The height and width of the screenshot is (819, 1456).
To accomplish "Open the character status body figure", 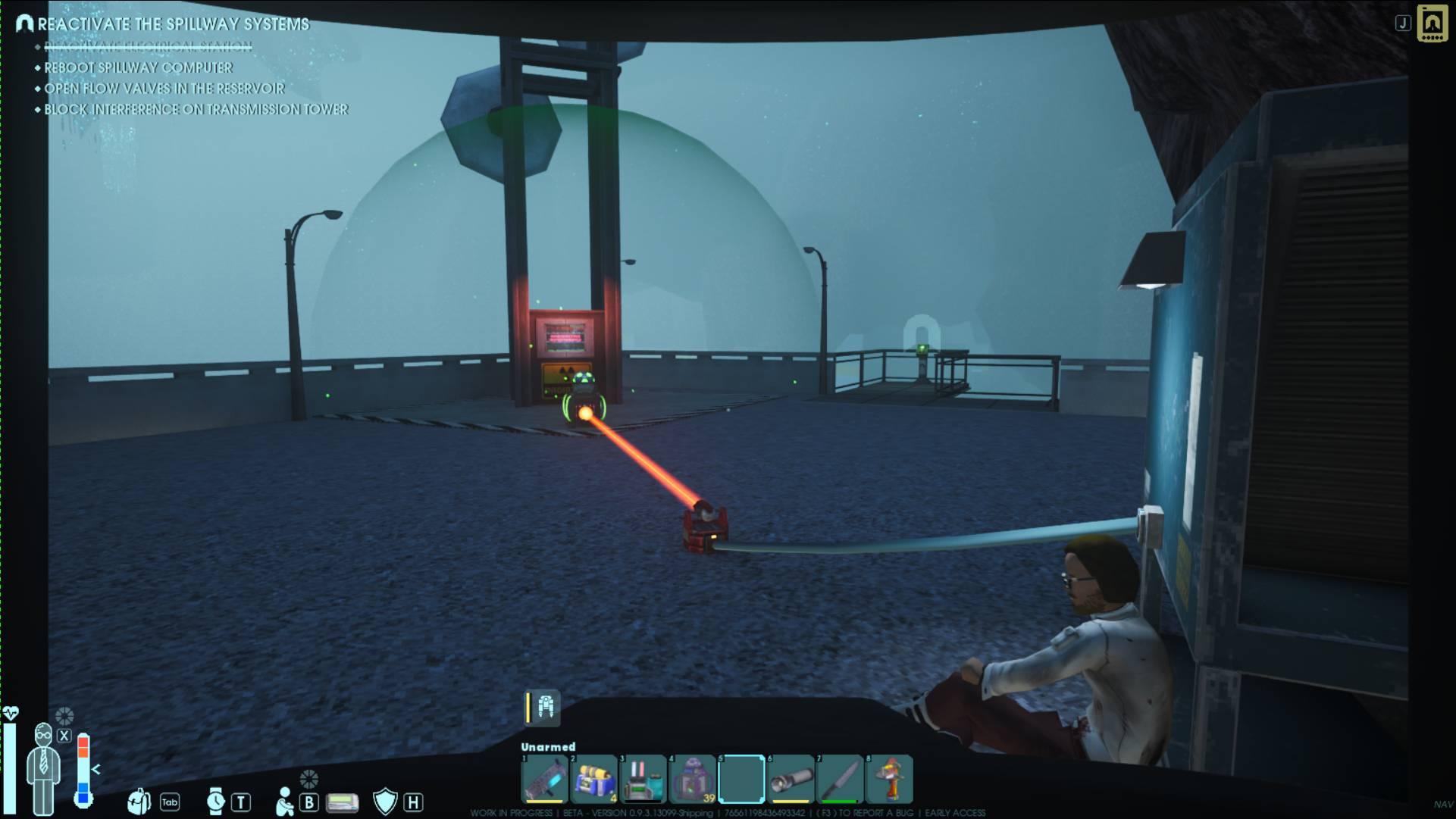I will pos(43,767).
